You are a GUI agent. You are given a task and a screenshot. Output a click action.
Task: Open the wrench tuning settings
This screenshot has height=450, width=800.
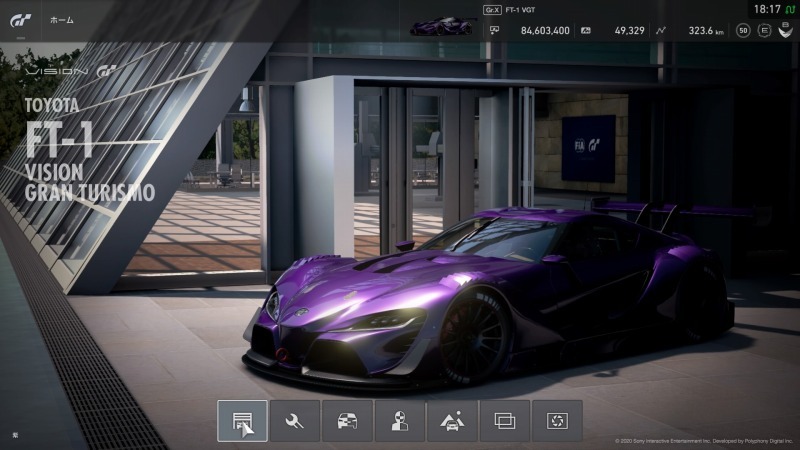pyautogui.click(x=294, y=421)
